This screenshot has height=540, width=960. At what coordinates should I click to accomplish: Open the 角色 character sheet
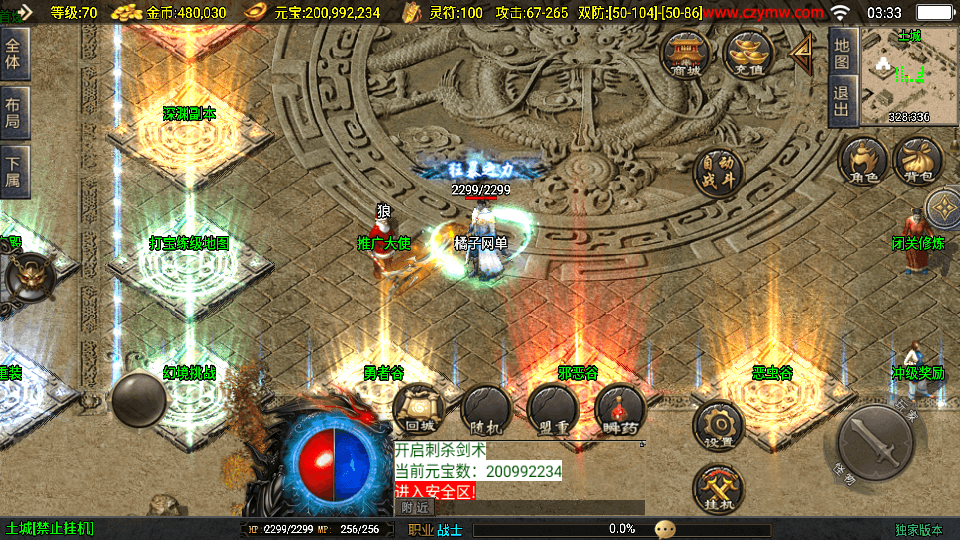pos(863,162)
